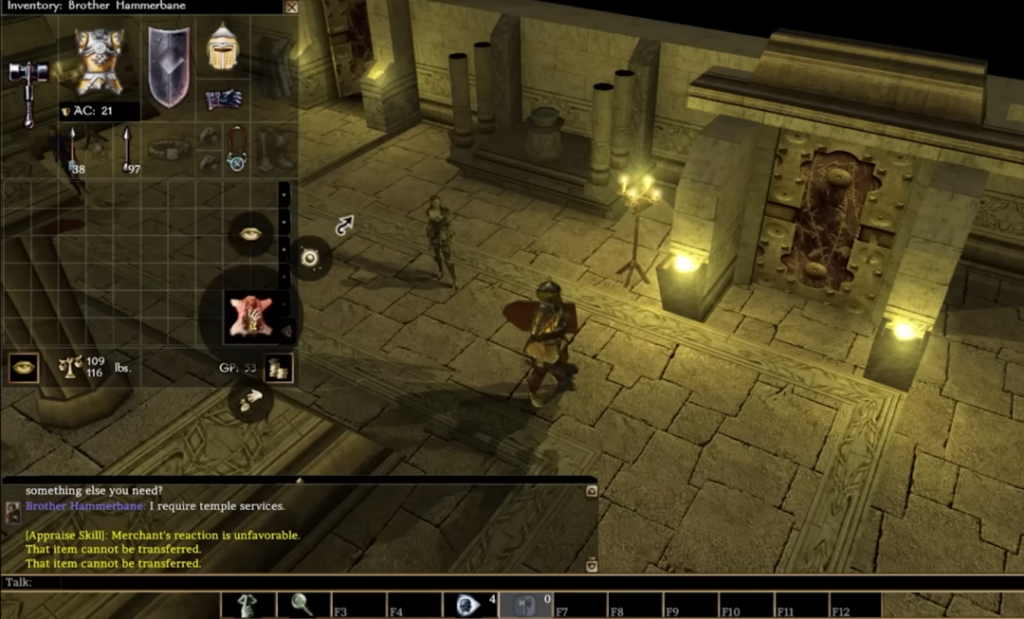This screenshot has height=619, width=1024.
Task: Pick the arrow stack showing 38
Action: pyautogui.click(x=75, y=149)
